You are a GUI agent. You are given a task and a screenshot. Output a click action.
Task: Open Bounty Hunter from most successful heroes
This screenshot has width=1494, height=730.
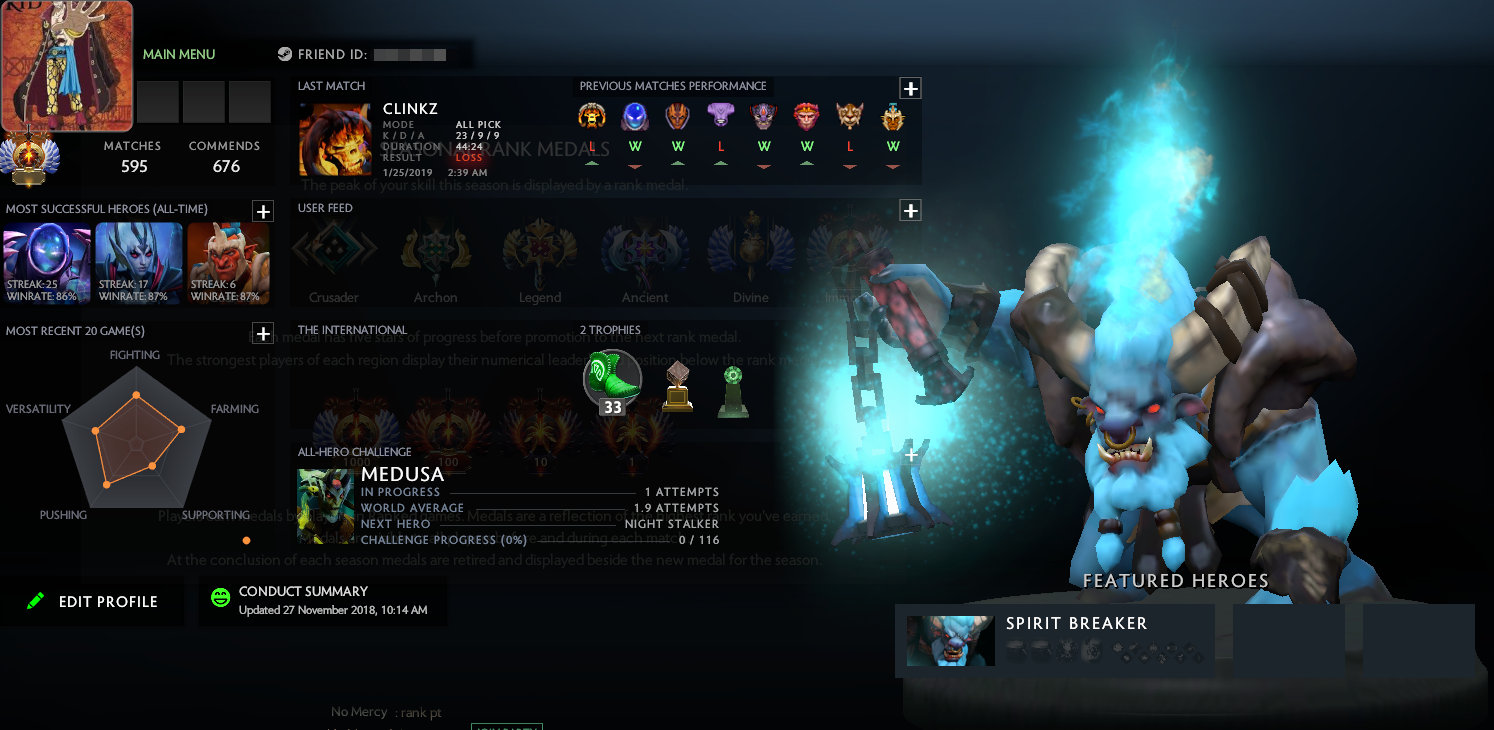point(228,262)
